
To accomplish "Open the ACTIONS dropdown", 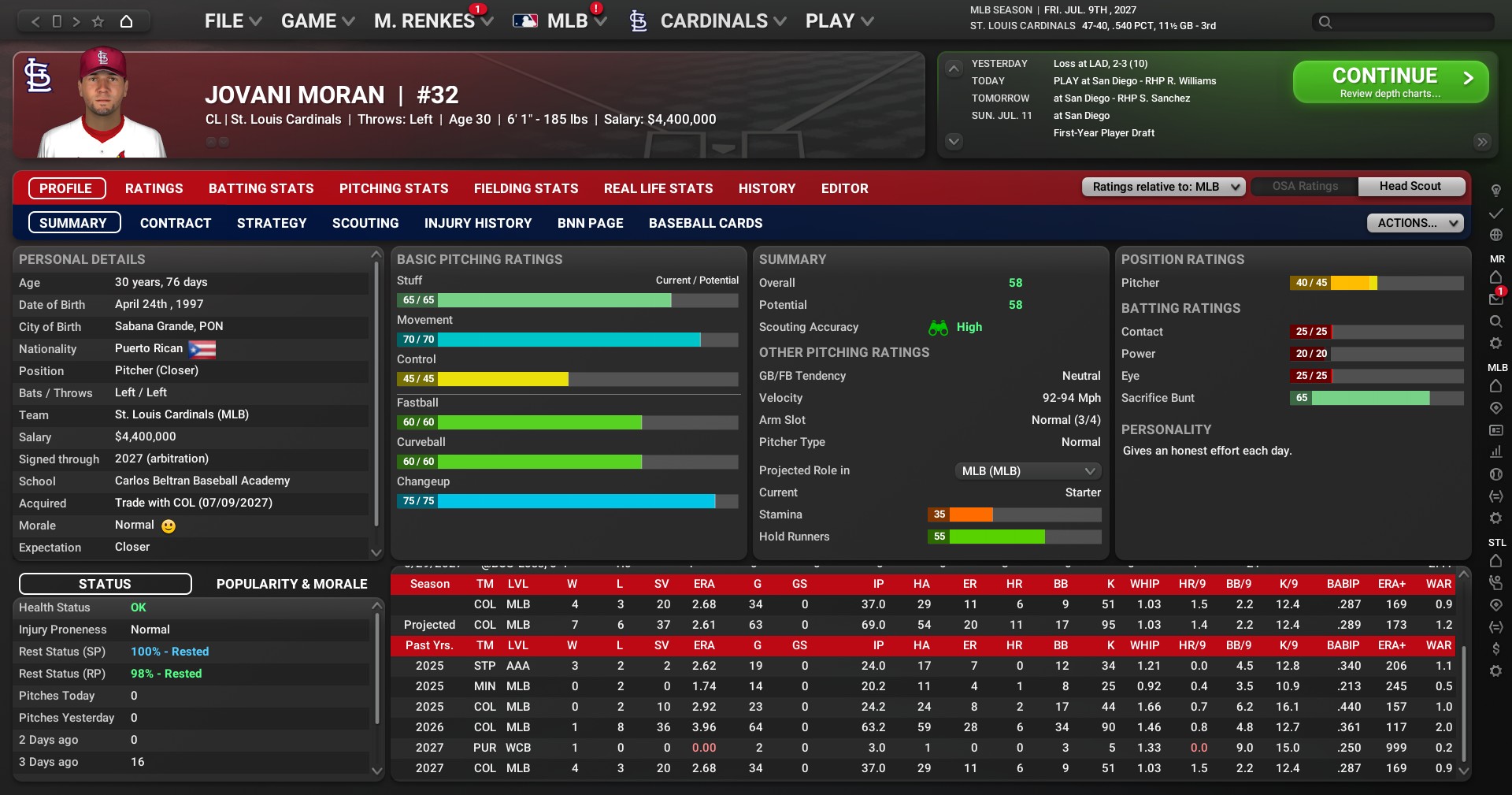I will (x=1414, y=223).
